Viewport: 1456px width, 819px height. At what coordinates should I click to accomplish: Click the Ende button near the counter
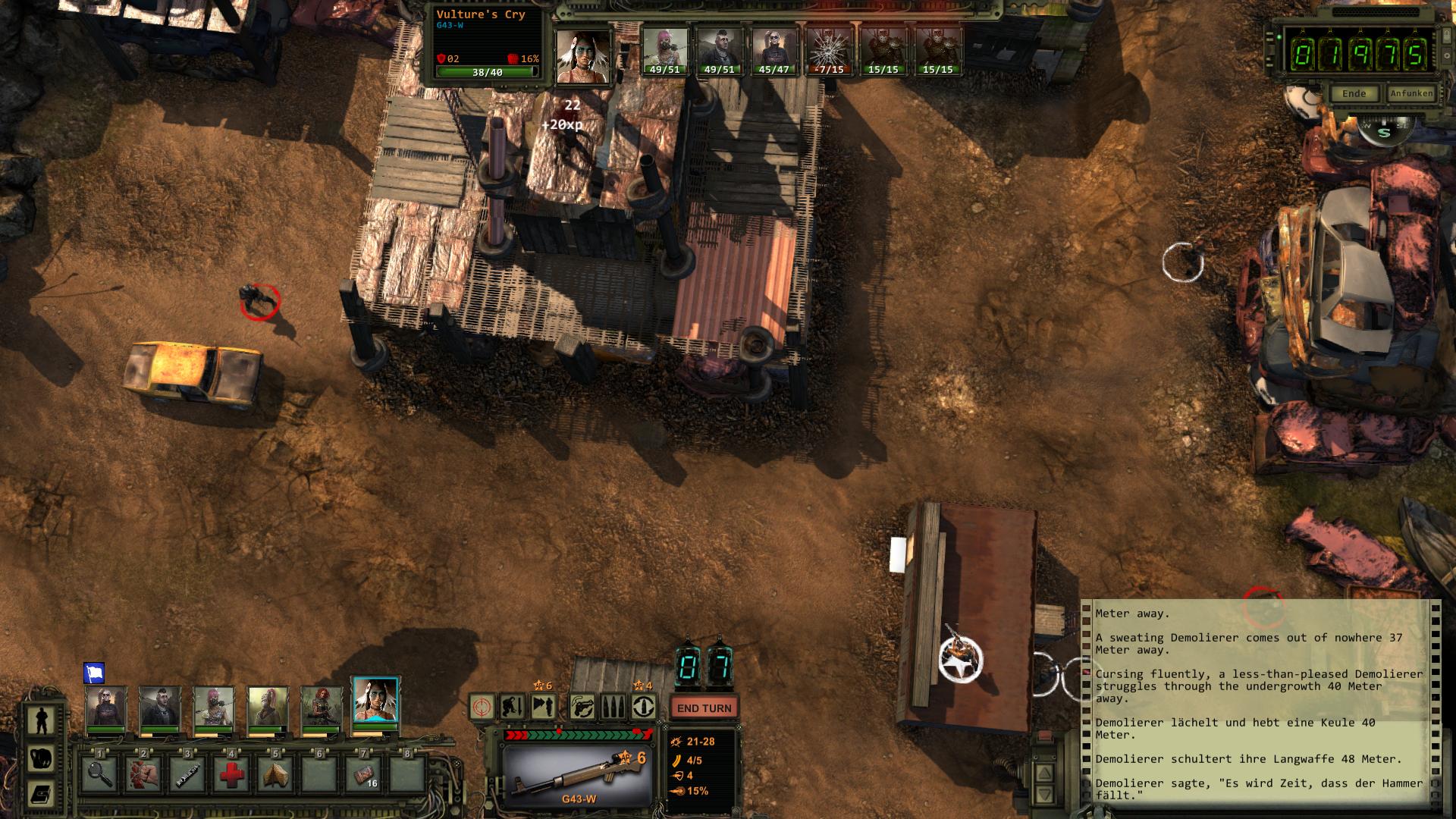[1354, 94]
